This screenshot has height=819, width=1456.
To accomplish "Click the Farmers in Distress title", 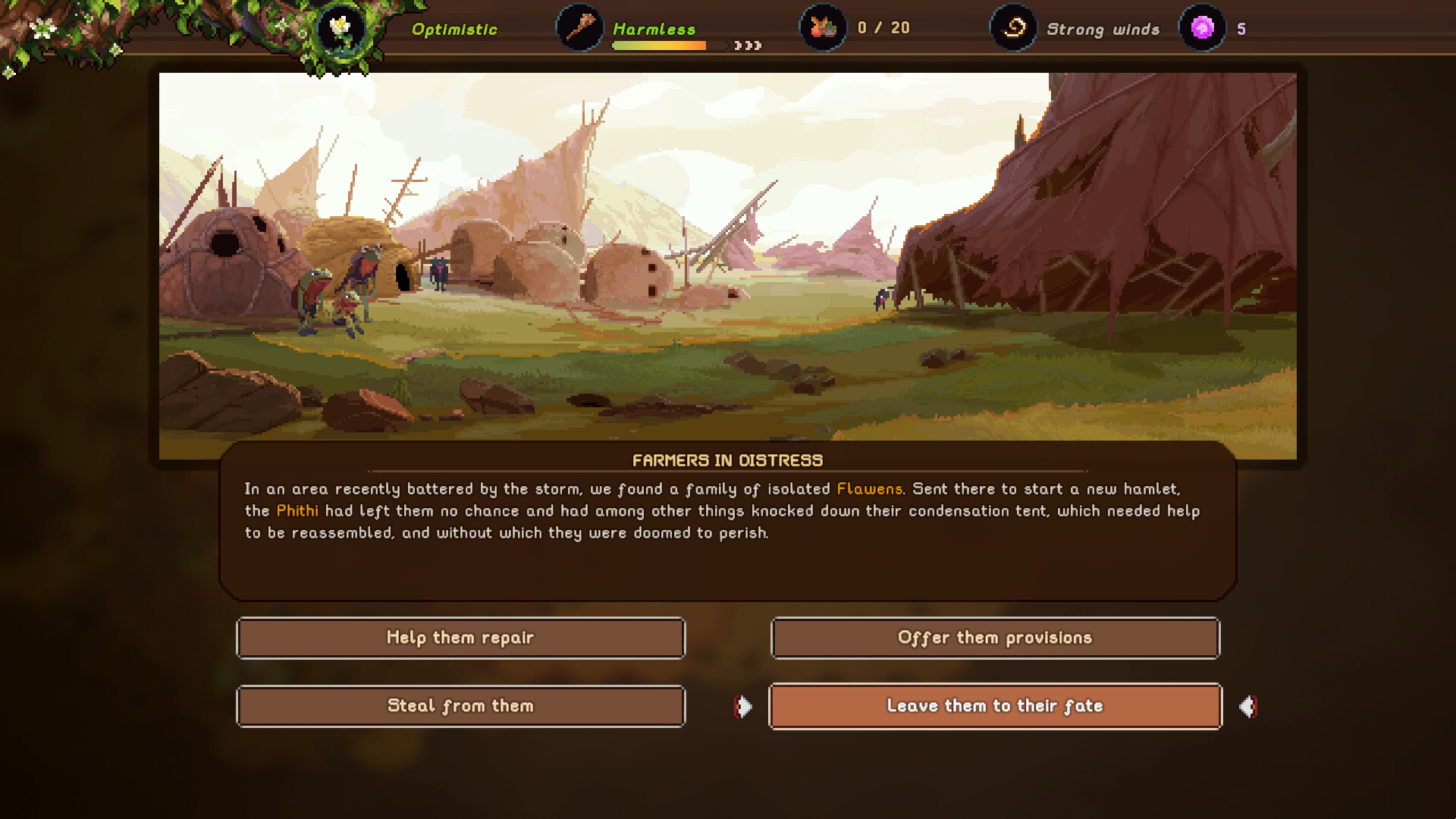I will (727, 460).
